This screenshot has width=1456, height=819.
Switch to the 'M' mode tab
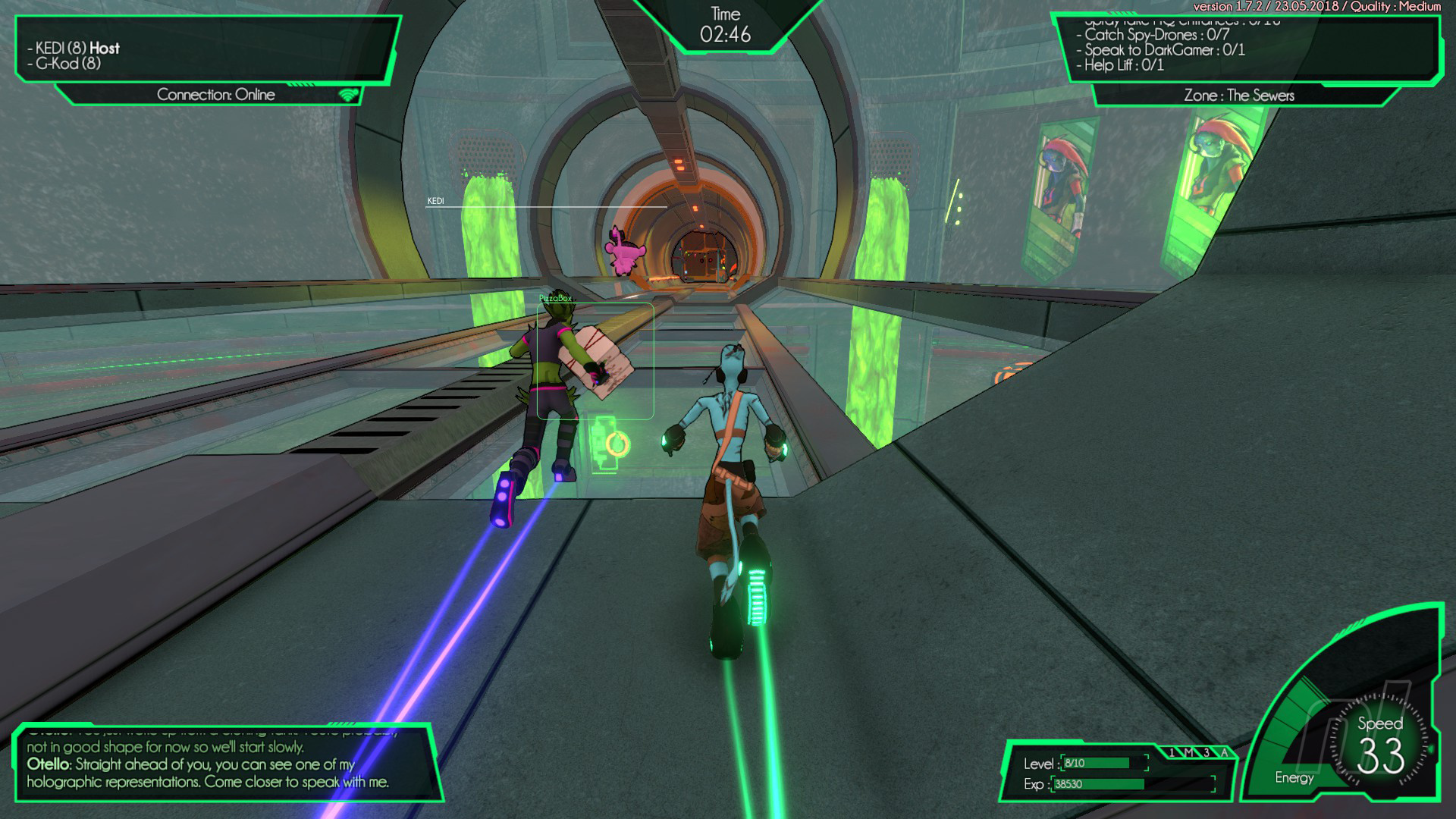[x=1189, y=752]
